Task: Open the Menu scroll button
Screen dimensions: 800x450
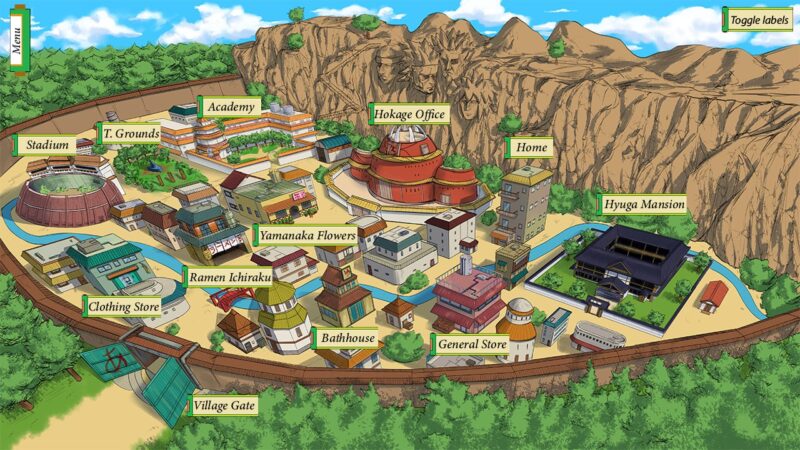Action: click(17, 37)
